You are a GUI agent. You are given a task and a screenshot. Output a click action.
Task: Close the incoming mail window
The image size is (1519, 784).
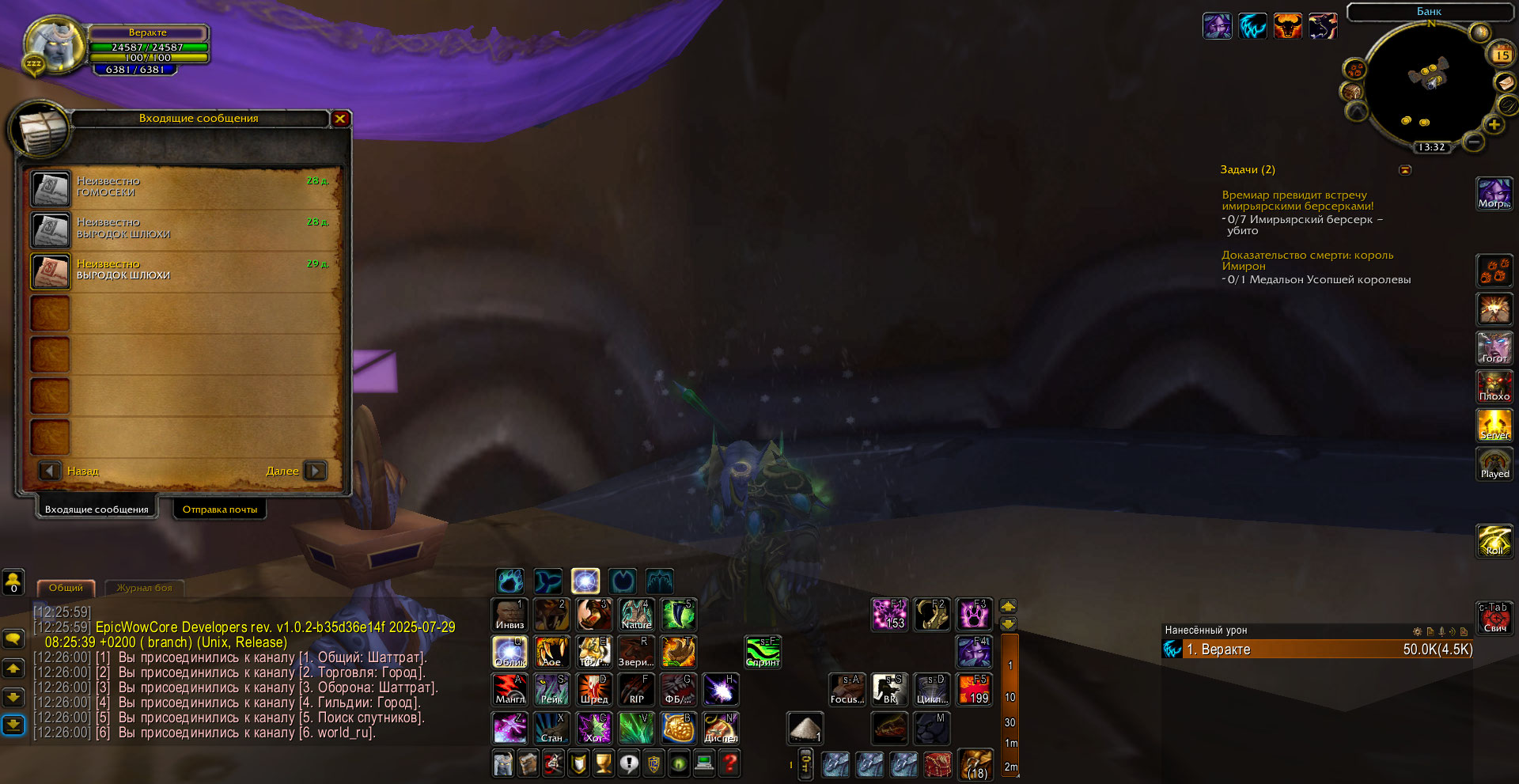click(340, 119)
